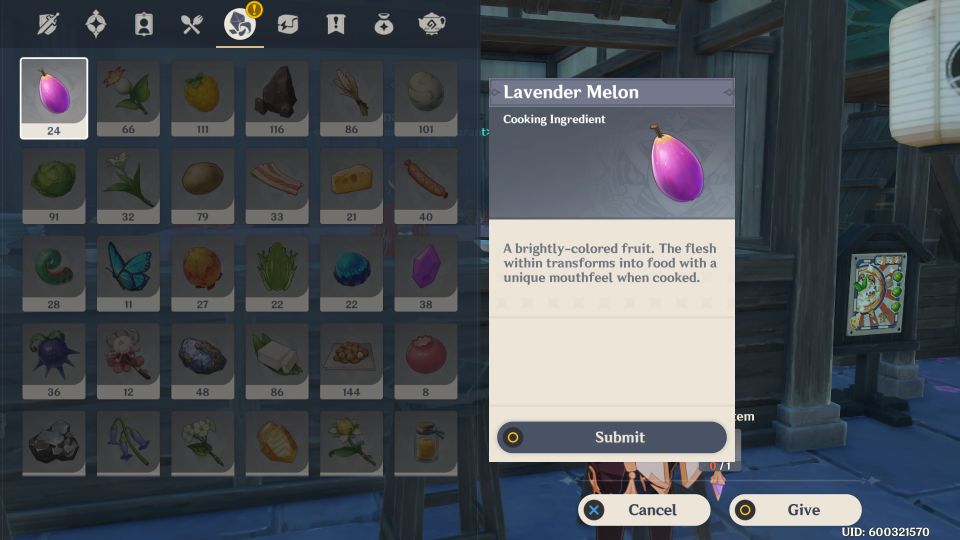Choose the cheese slot with 21
The height and width of the screenshot is (540, 960).
click(350, 185)
